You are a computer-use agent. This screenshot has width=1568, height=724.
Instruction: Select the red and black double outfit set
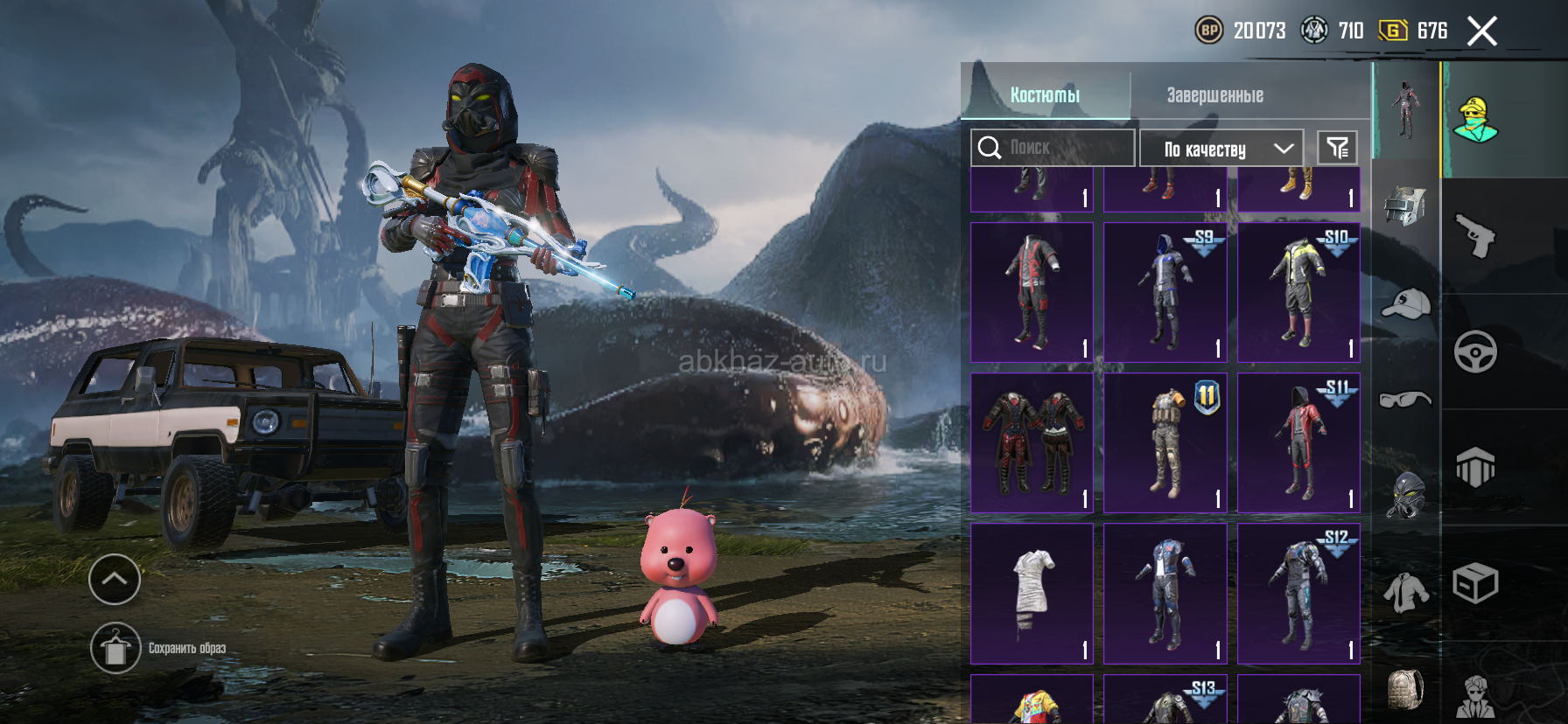[x=1032, y=442]
